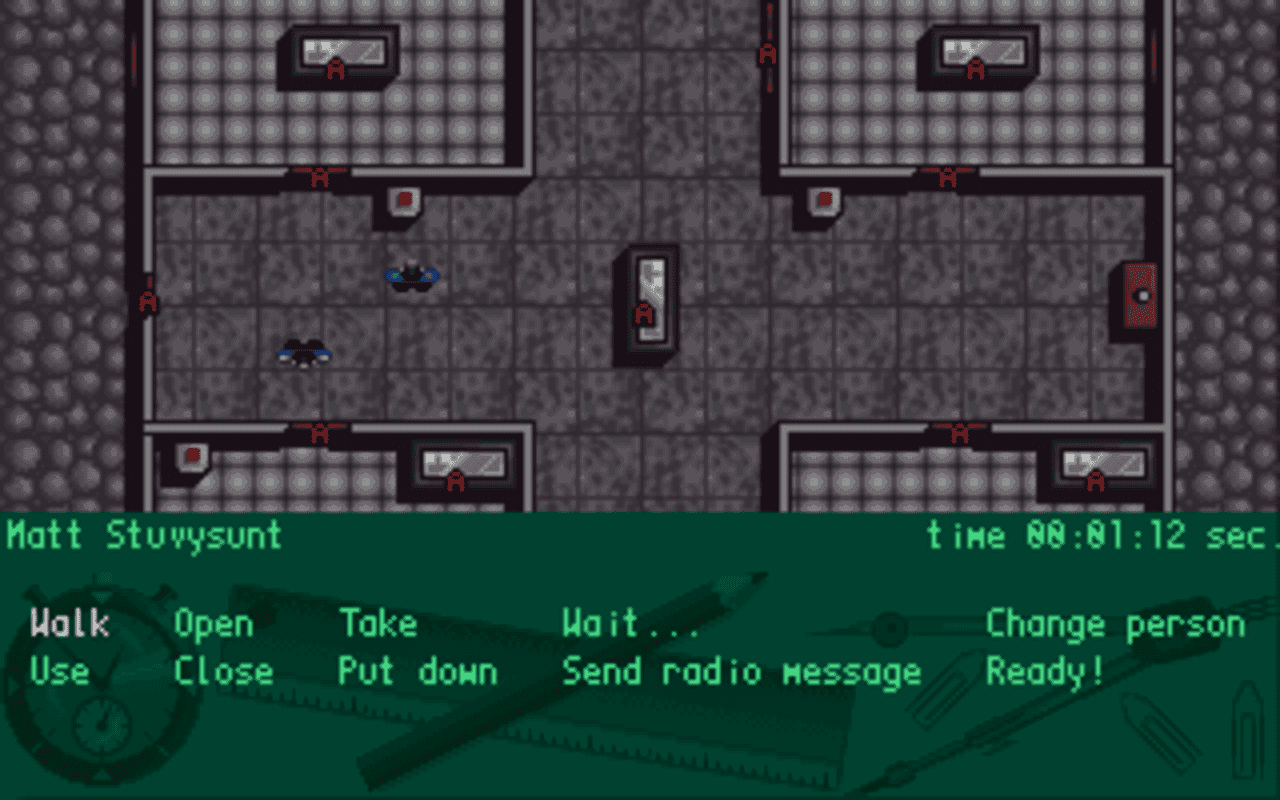1280x800 pixels.
Task: Select Open from the action list
Action: (x=213, y=623)
